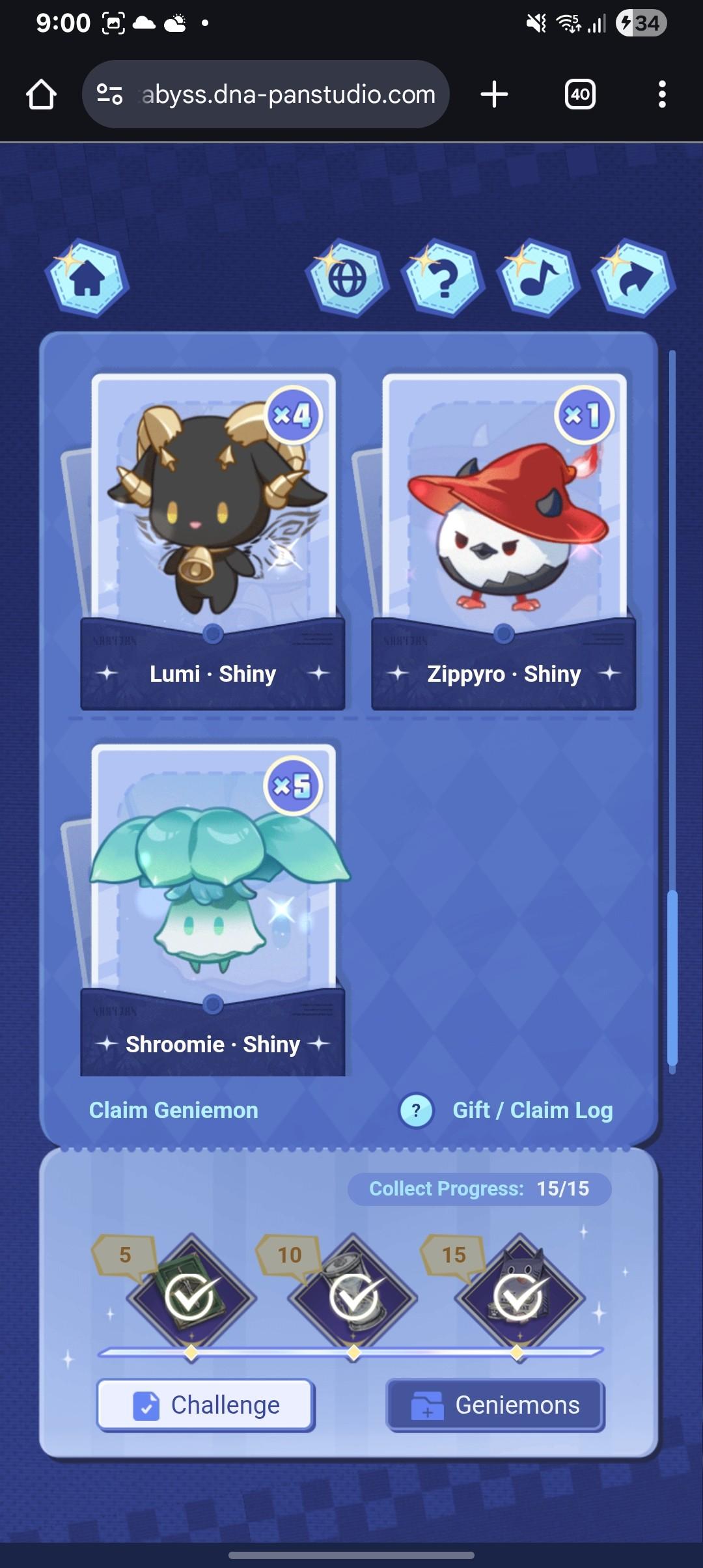Go to the home hexagon icon

[87, 278]
